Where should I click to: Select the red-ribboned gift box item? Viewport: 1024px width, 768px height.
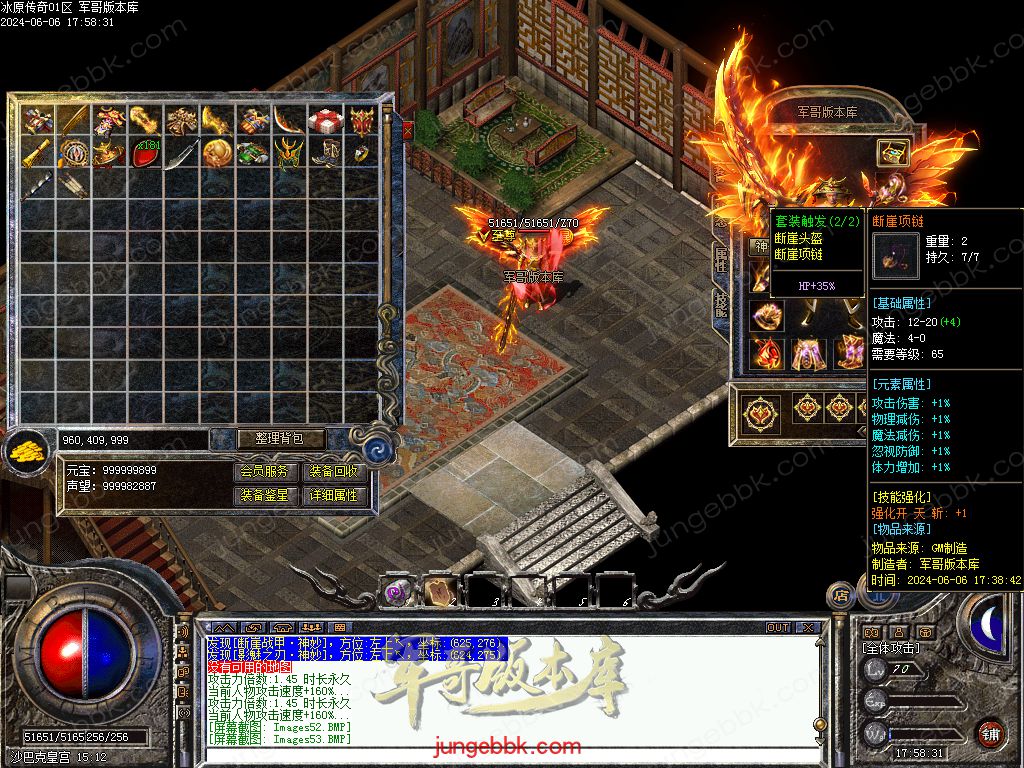tap(325, 121)
